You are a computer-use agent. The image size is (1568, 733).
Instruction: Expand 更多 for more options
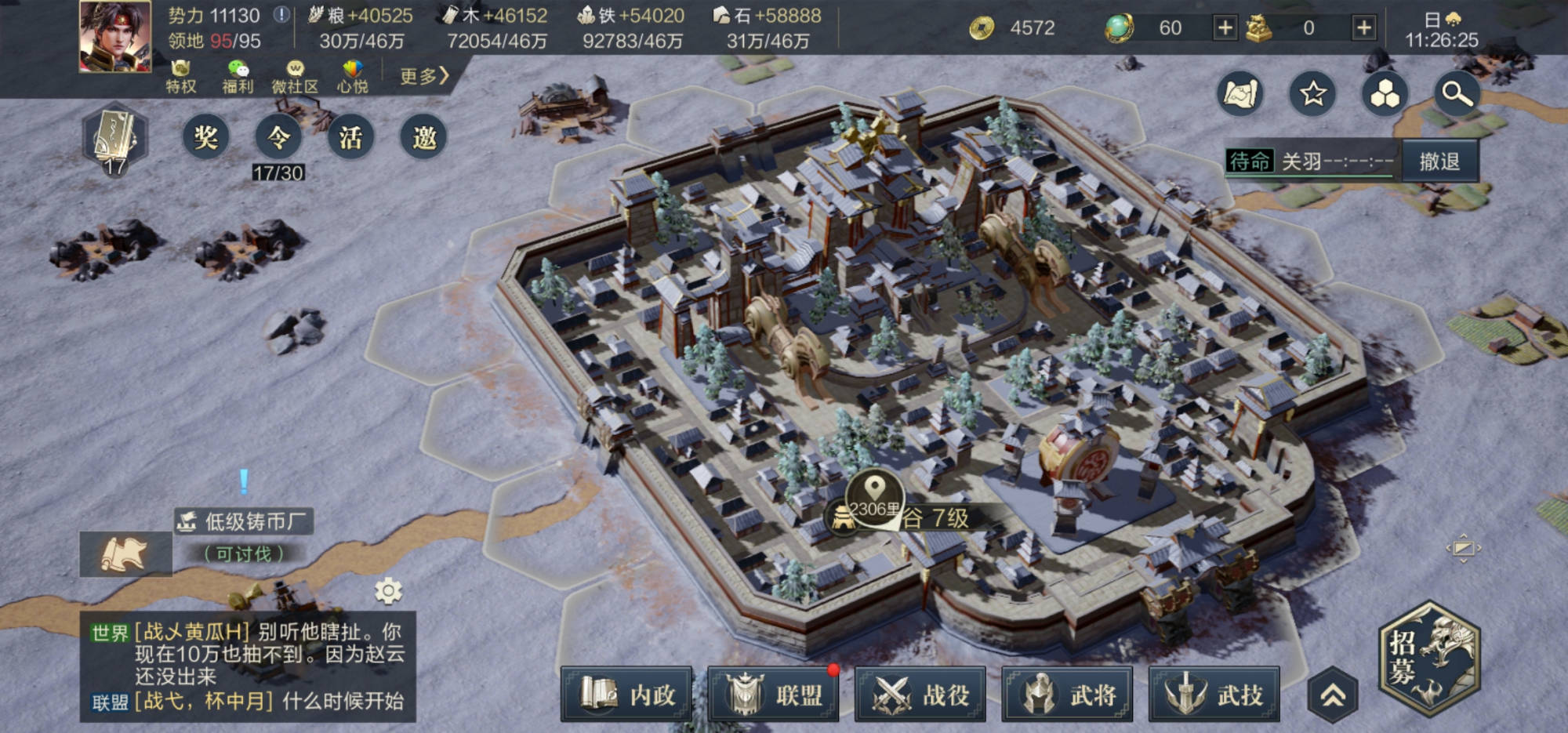click(x=423, y=76)
